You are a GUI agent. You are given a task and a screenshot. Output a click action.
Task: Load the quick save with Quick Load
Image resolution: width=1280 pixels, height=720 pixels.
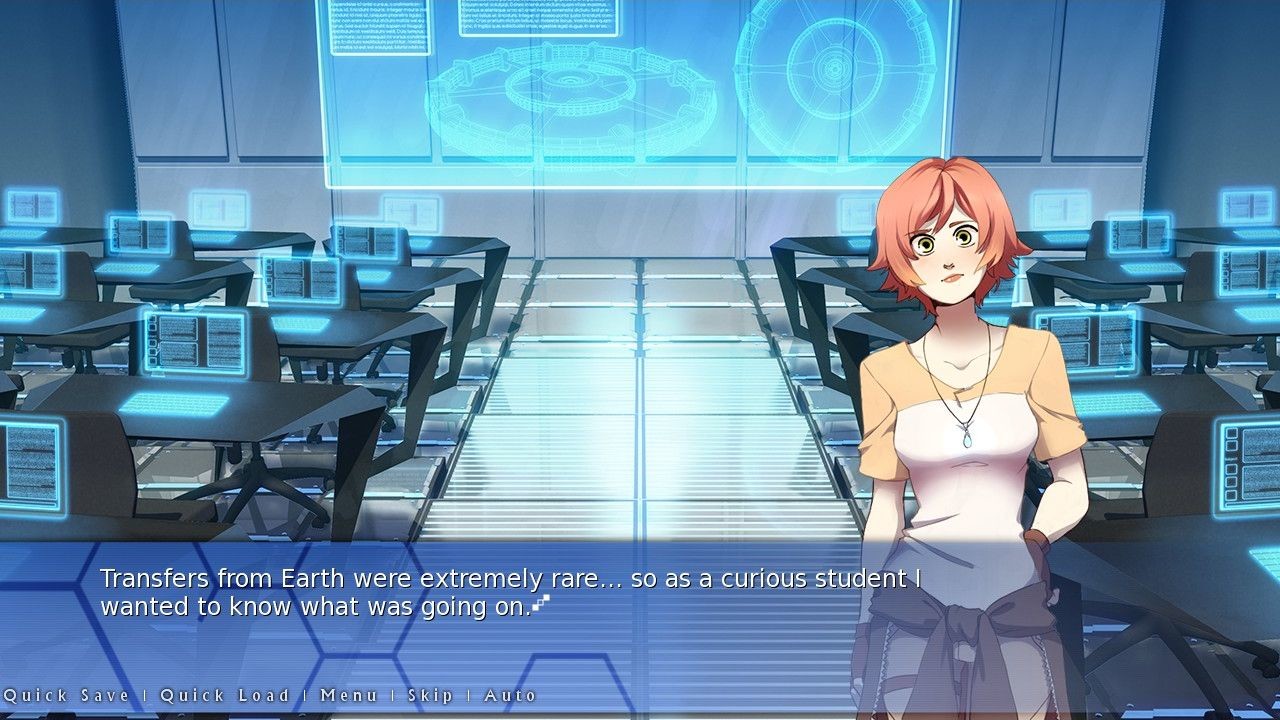225,695
